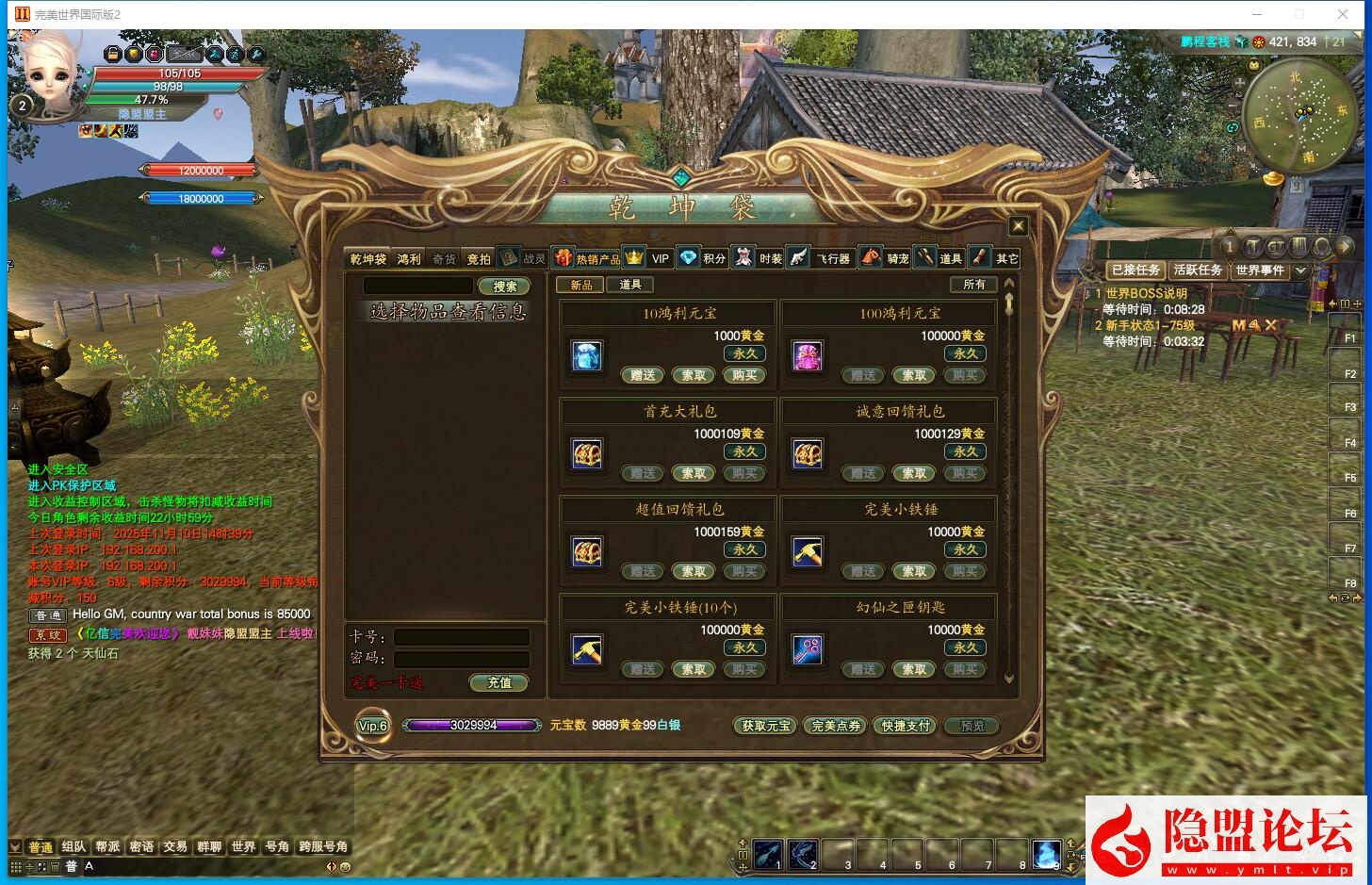The width and height of the screenshot is (1372, 885).
Task: Select the 热销产品 category tab
Action: (x=596, y=259)
